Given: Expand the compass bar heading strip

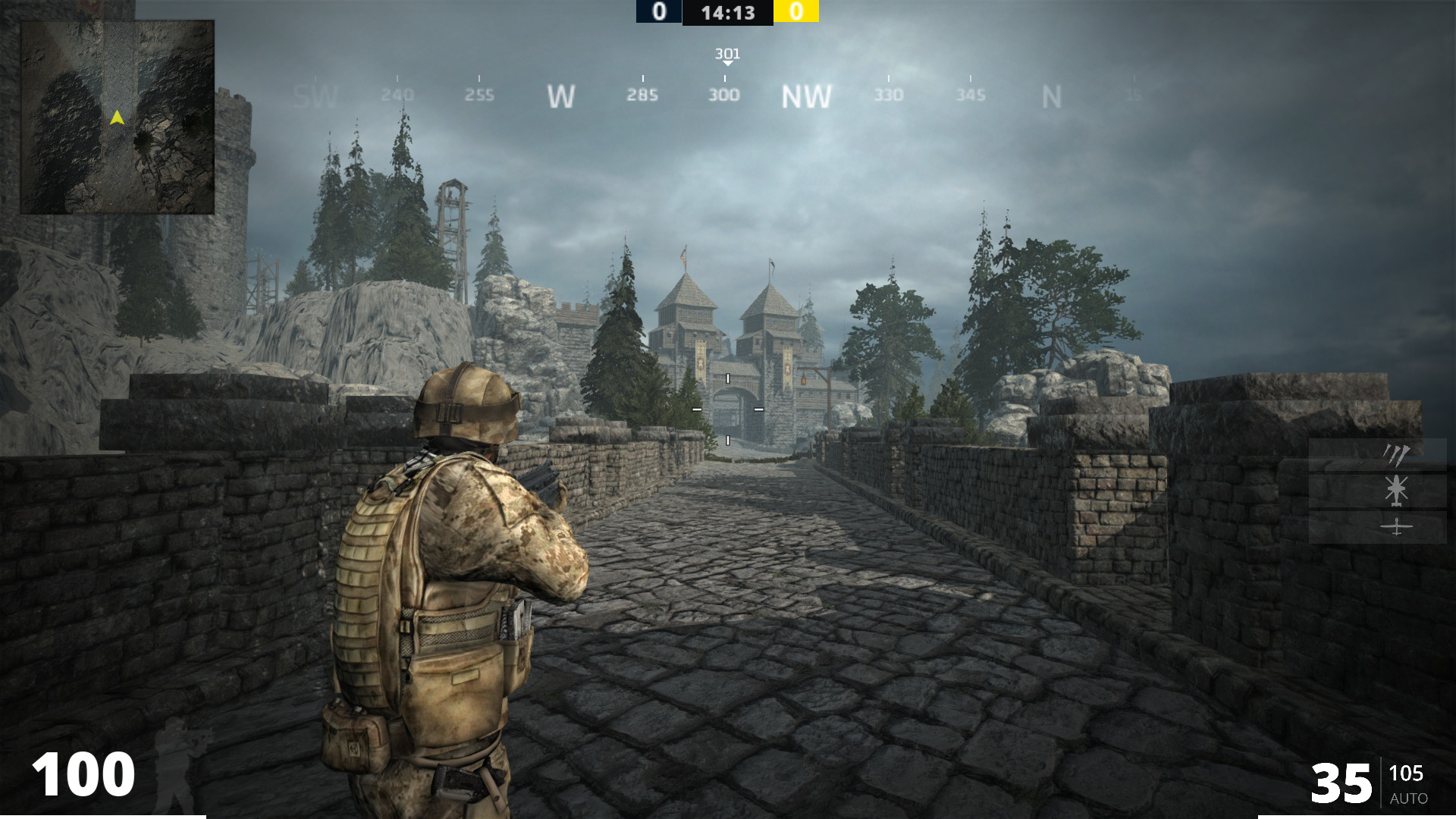Looking at the screenshot, I should click(726, 96).
